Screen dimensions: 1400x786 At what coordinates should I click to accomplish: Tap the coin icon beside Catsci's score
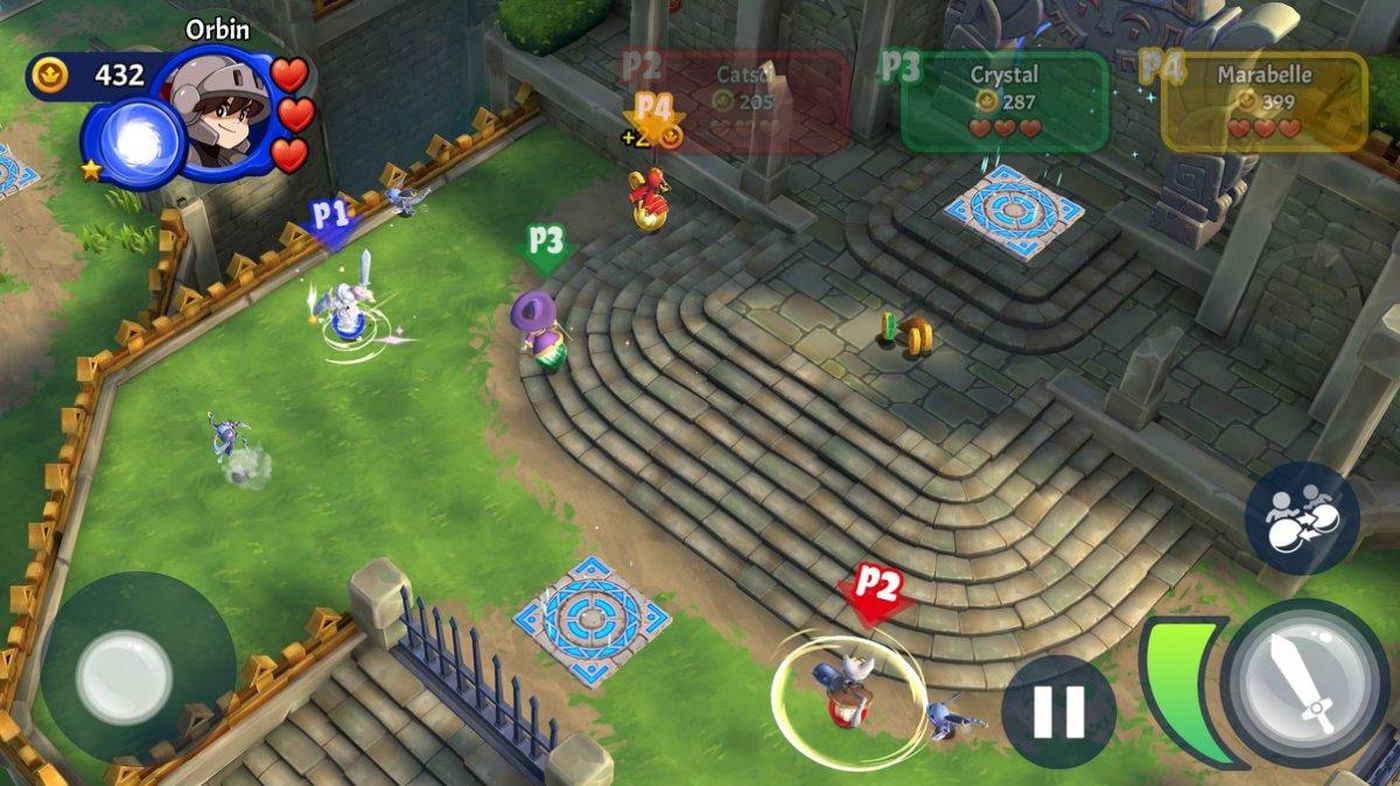[722, 99]
